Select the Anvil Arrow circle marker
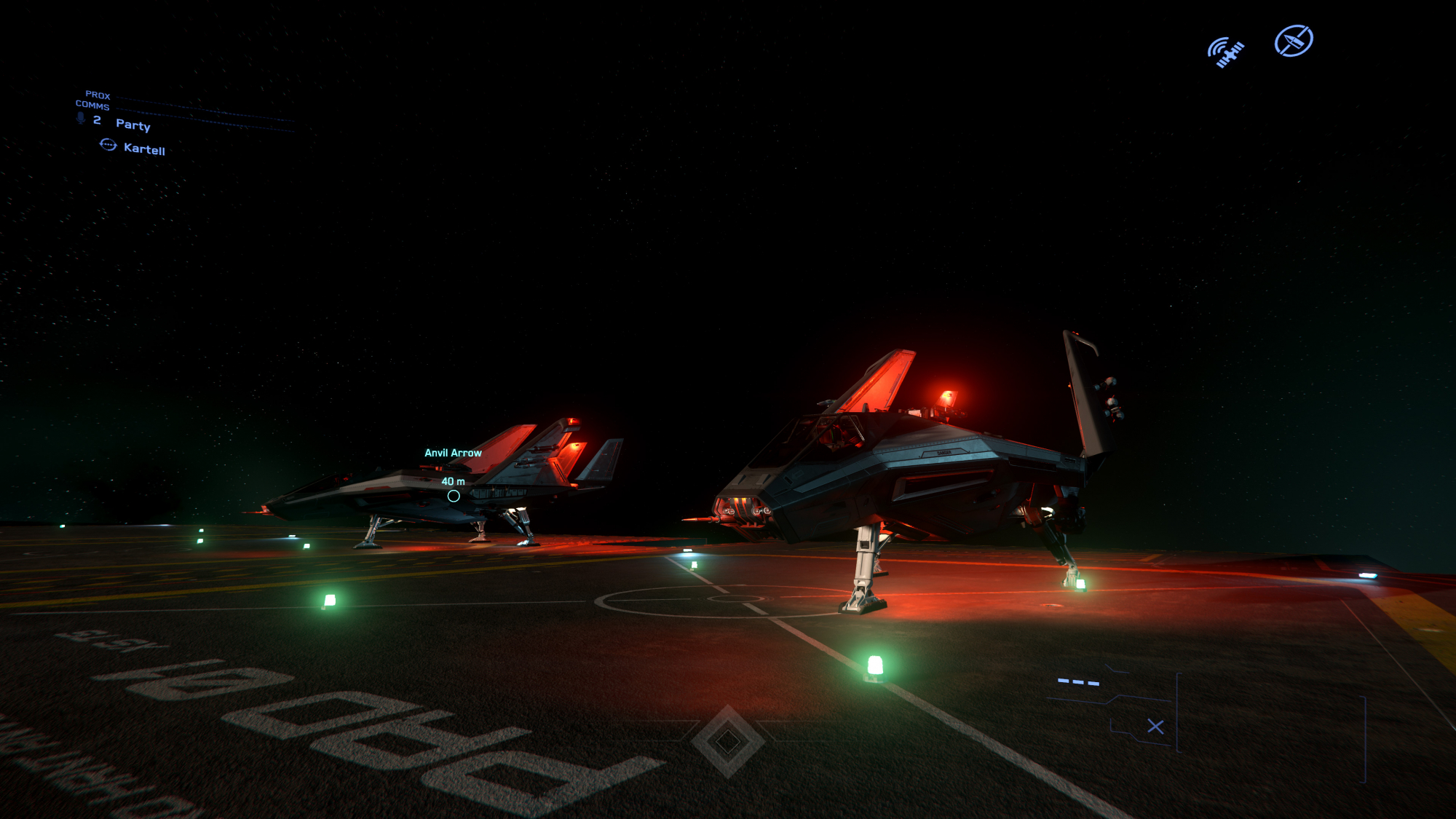The width and height of the screenshot is (1456, 819). [454, 496]
